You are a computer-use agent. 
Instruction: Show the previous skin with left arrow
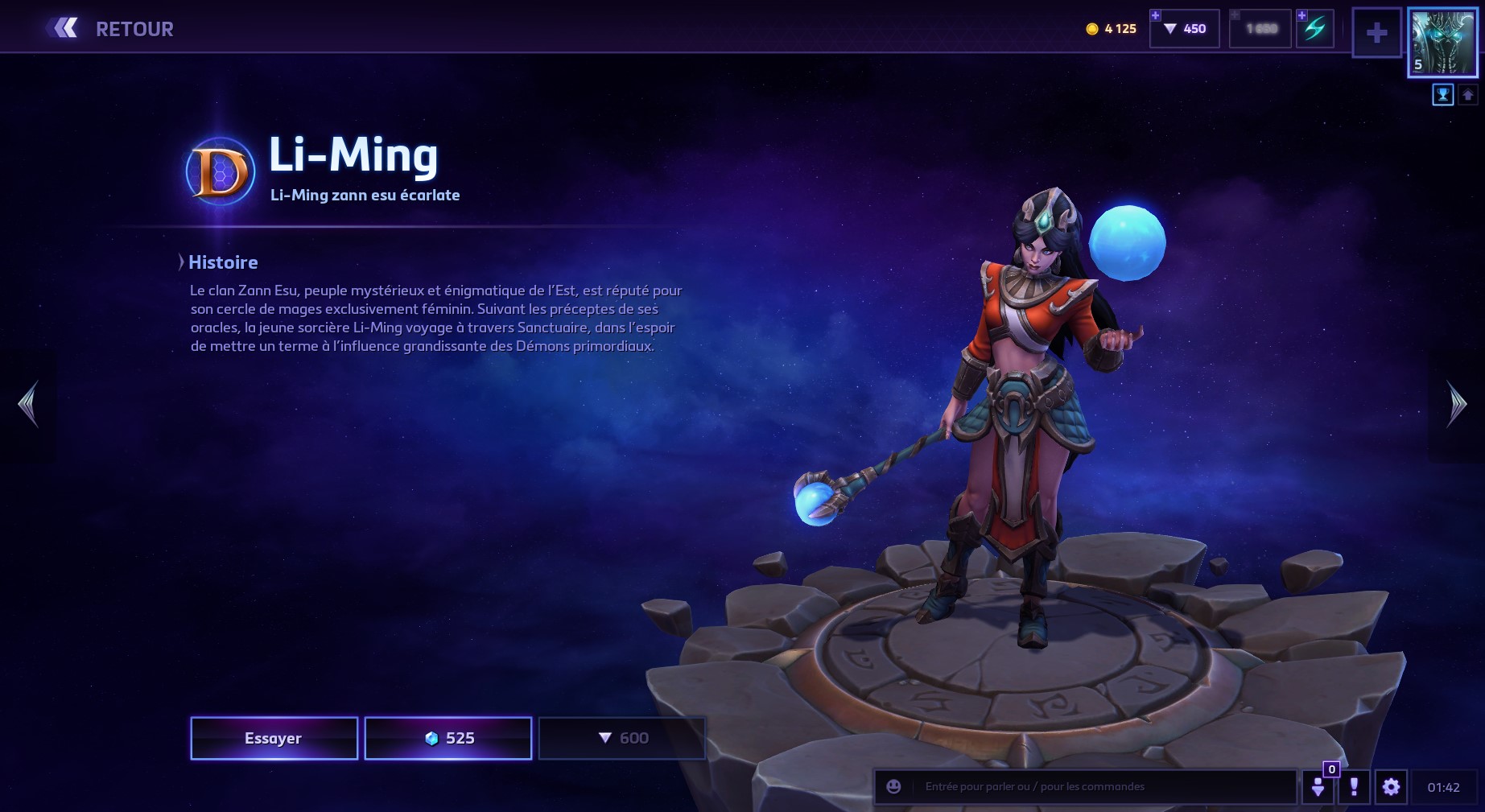click(29, 404)
